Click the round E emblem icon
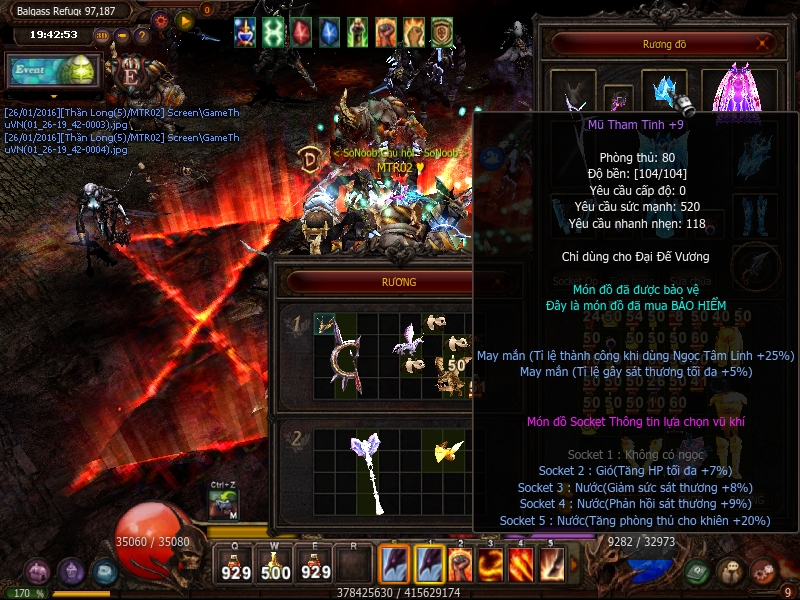The width and height of the screenshot is (800, 600). pyautogui.click(x=130, y=74)
